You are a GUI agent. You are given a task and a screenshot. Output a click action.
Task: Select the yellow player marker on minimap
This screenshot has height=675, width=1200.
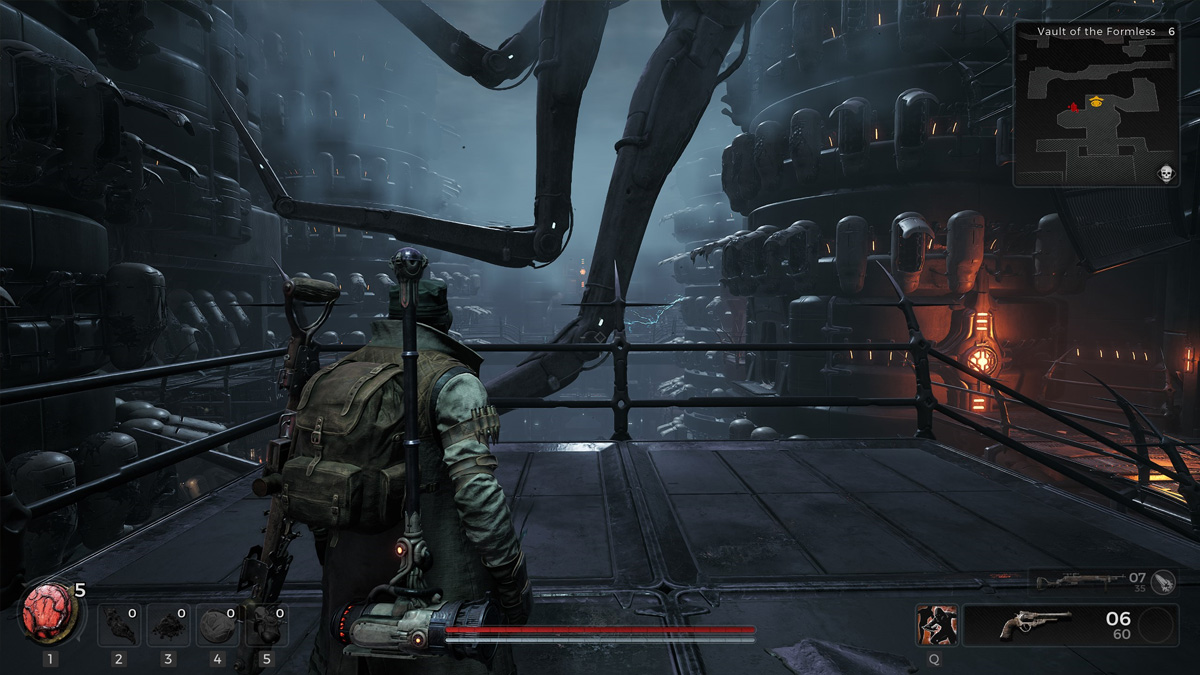[1097, 101]
